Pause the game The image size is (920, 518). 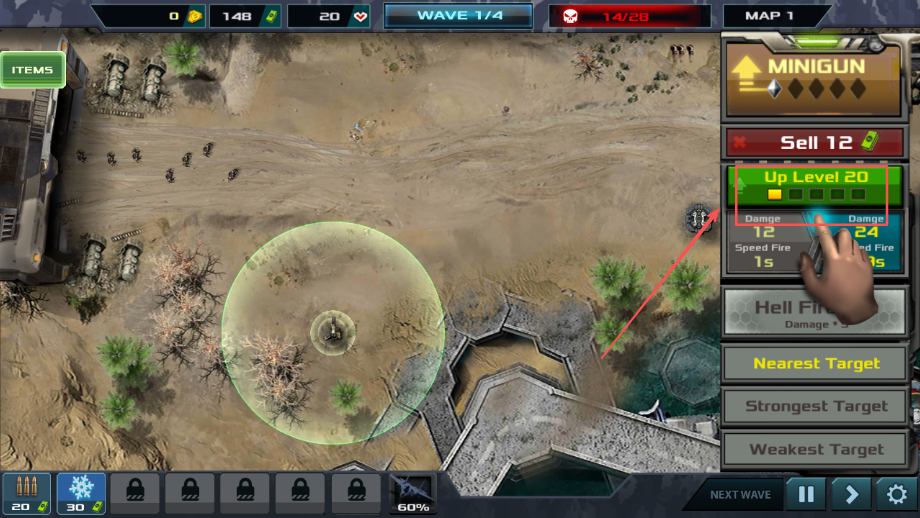tap(805, 494)
